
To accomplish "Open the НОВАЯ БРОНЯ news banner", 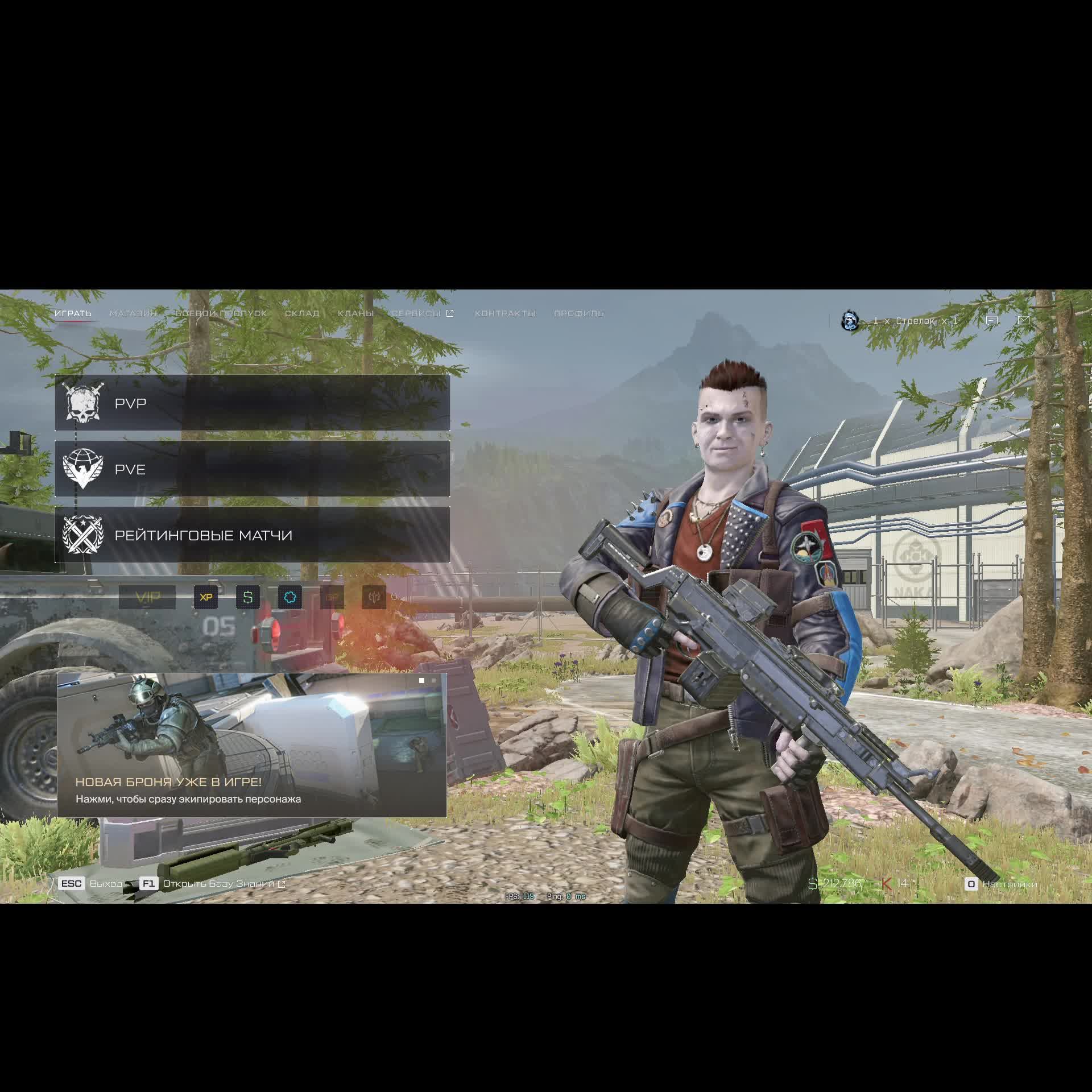I will click(x=251, y=745).
